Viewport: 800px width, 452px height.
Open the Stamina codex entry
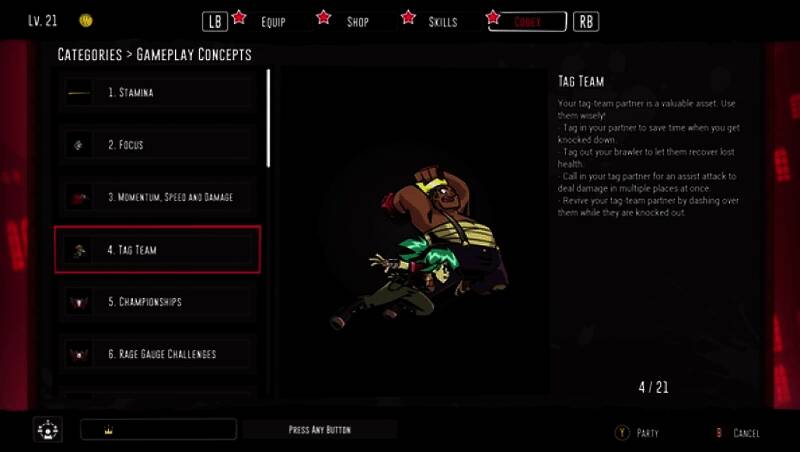tap(158, 93)
